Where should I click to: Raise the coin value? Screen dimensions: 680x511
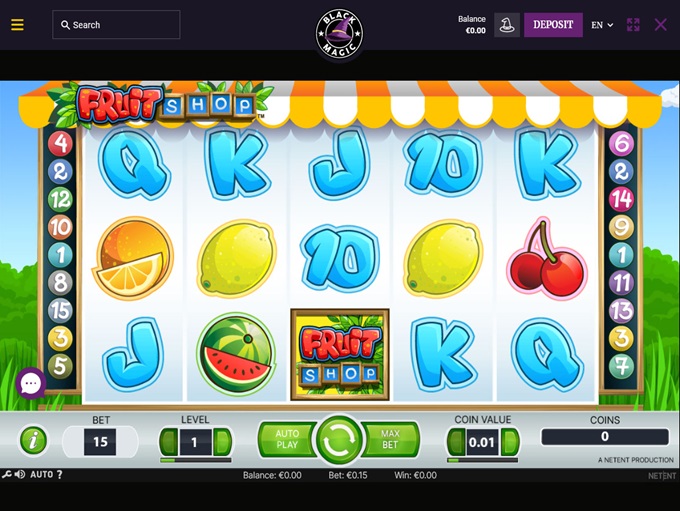511,441
